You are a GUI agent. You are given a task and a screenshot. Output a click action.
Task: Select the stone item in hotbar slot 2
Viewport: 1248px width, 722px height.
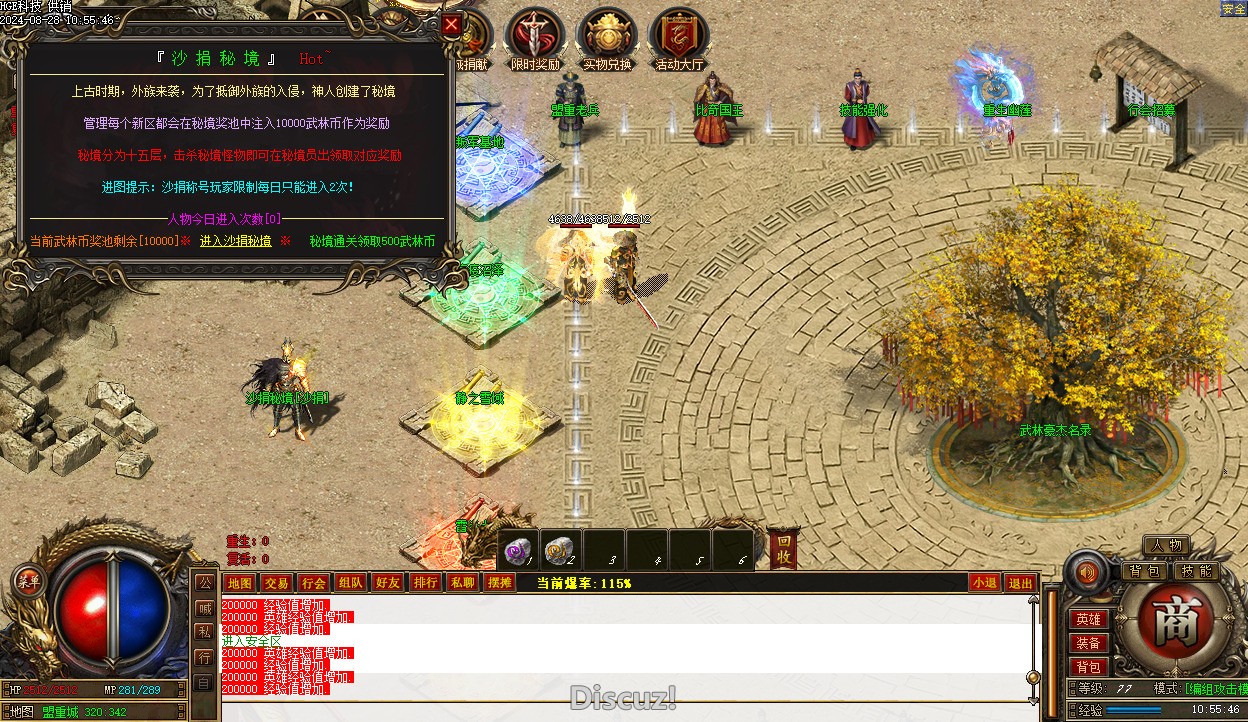560,550
